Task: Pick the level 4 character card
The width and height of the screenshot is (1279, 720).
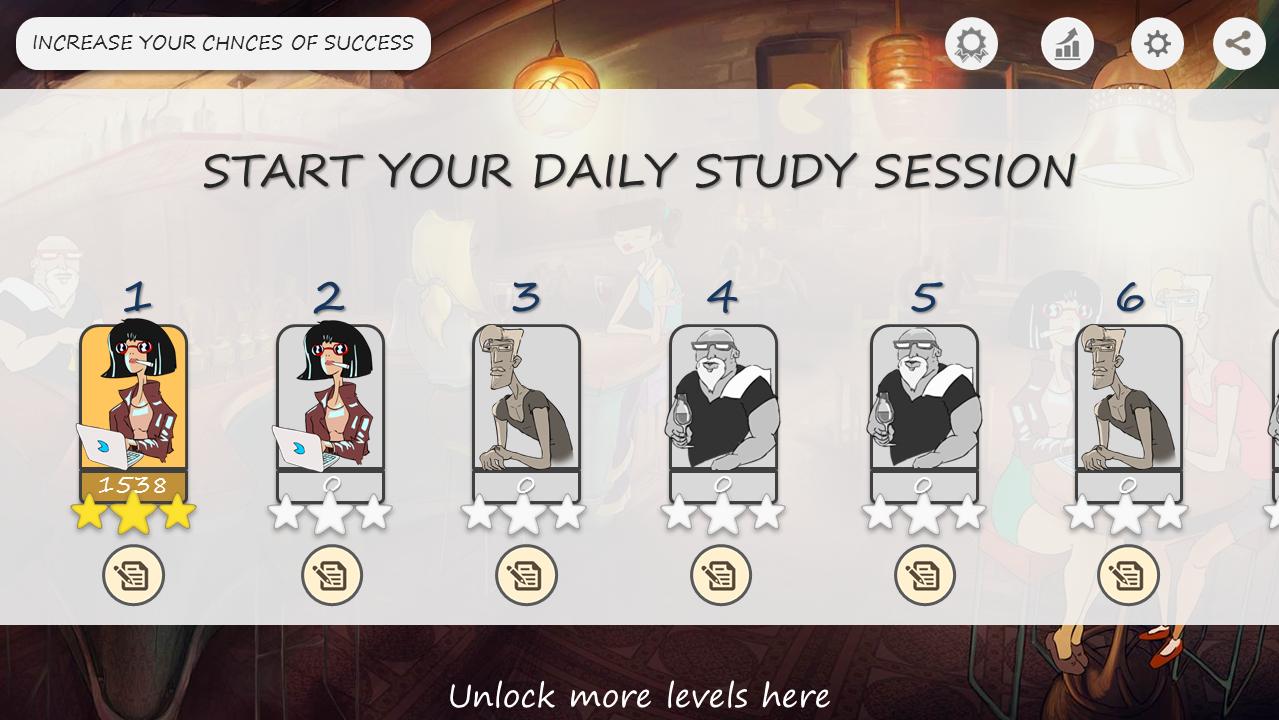Action: [x=723, y=410]
